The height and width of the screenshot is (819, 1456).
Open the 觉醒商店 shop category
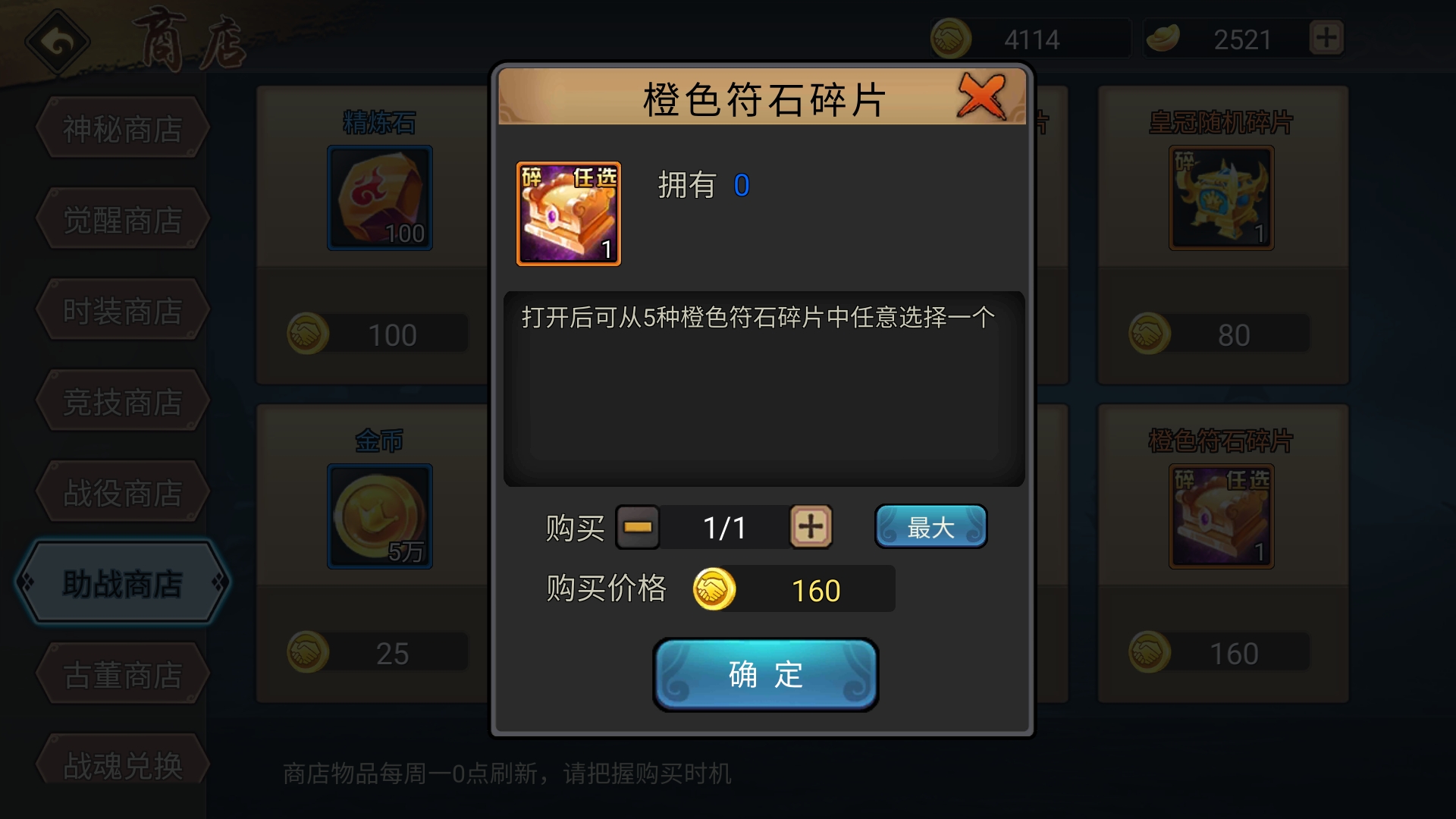(x=121, y=218)
